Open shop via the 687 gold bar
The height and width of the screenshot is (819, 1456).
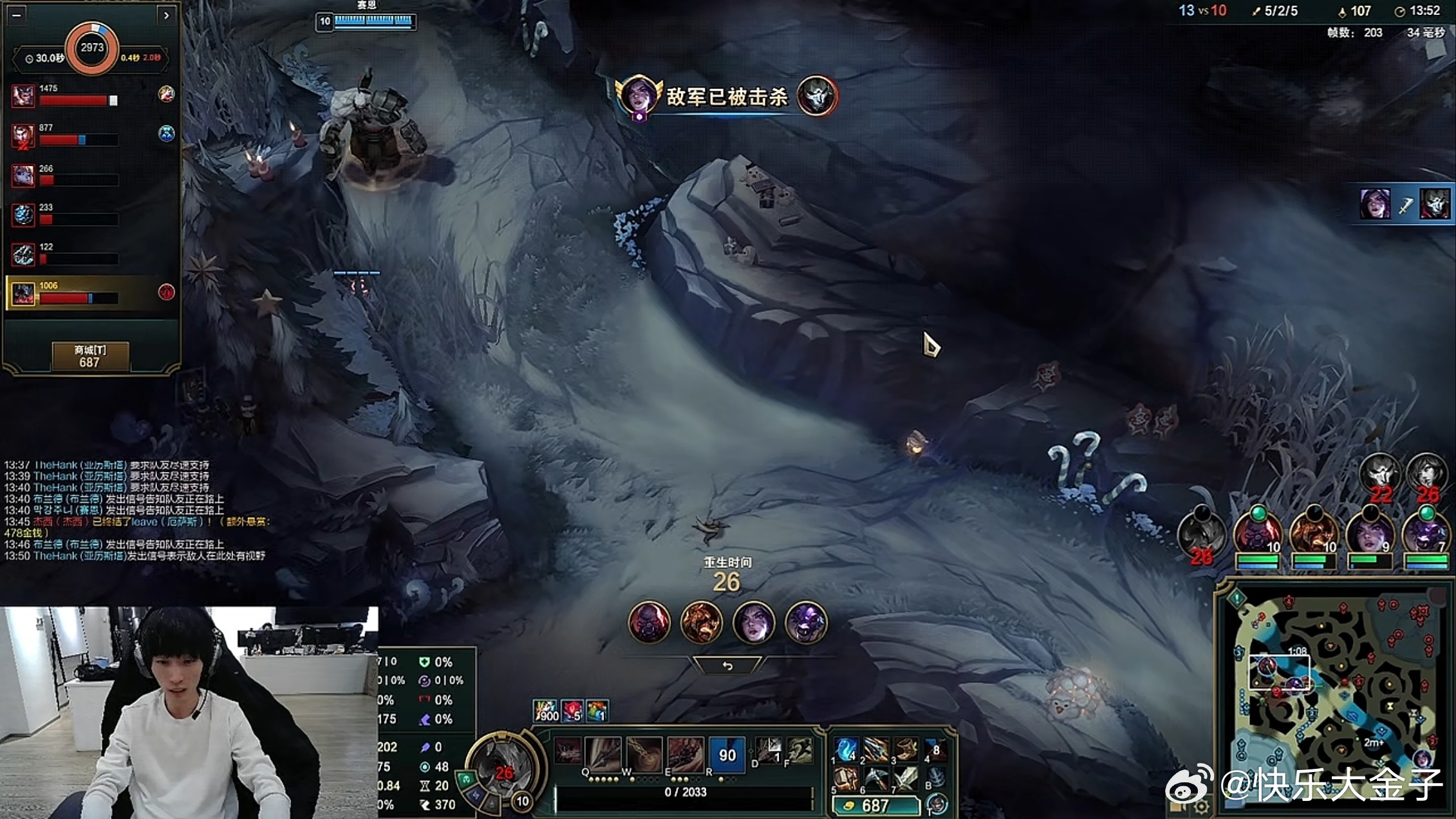point(875,805)
